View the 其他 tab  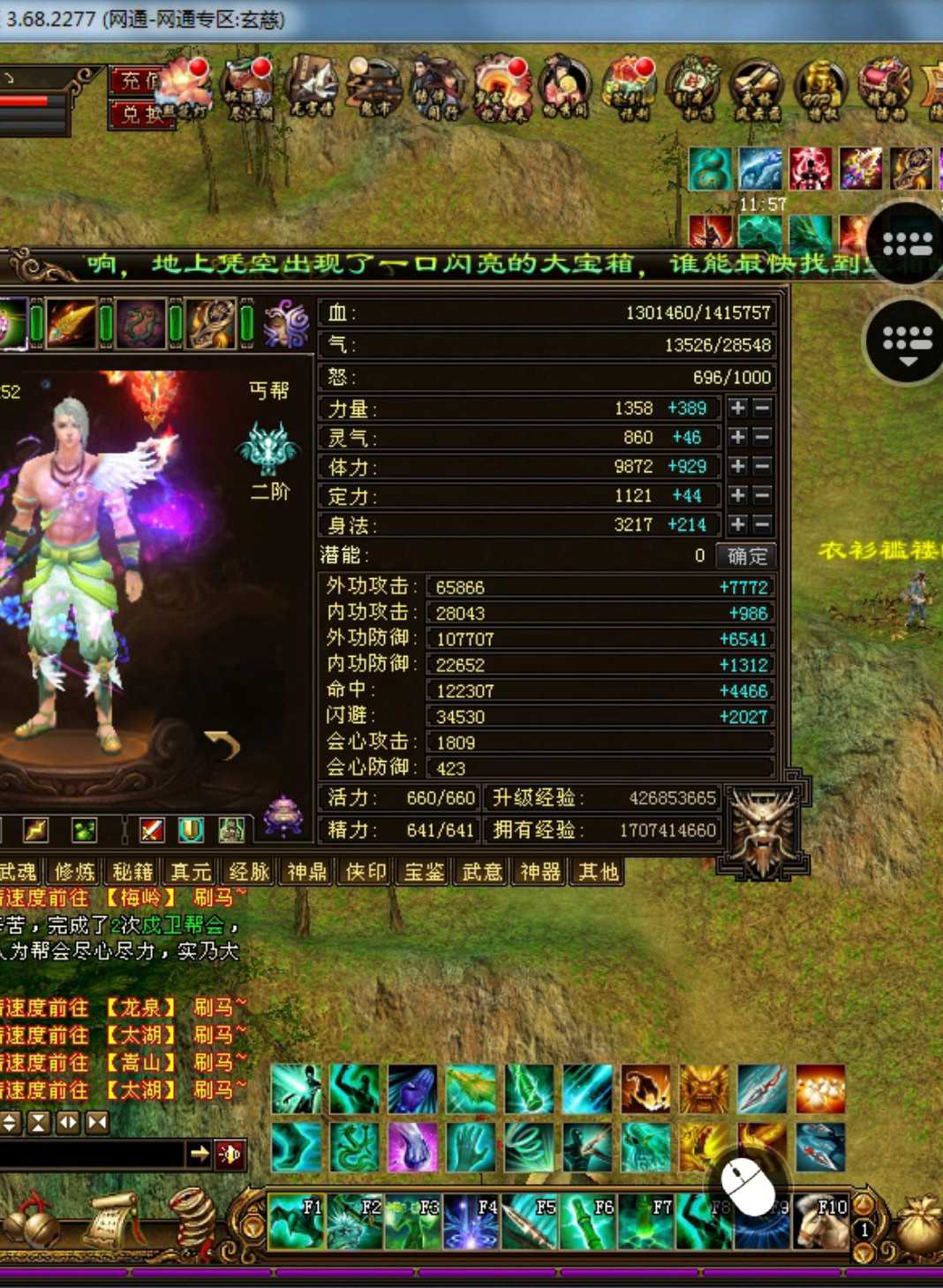(x=598, y=872)
